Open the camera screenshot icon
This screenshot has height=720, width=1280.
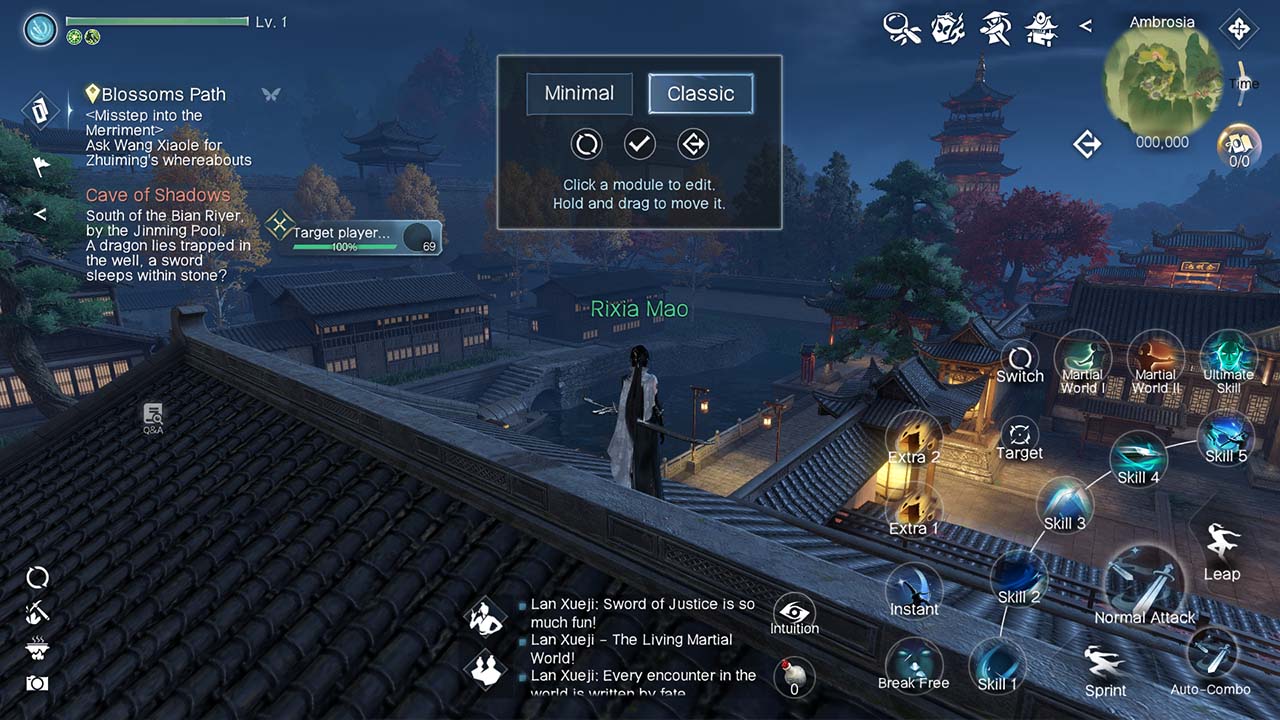pos(37,683)
